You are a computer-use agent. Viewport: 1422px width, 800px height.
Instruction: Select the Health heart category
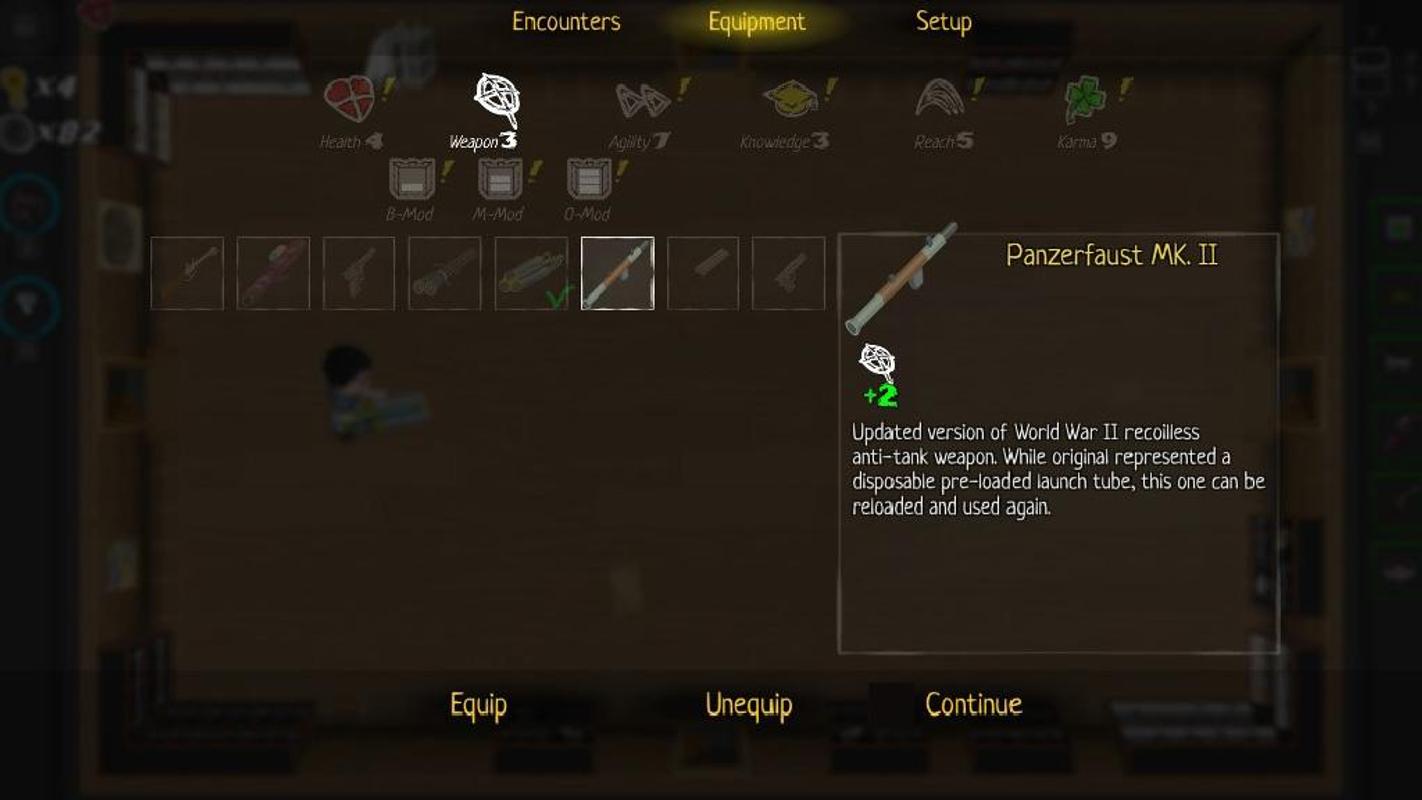pyautogui.click(x=350, y=101)
